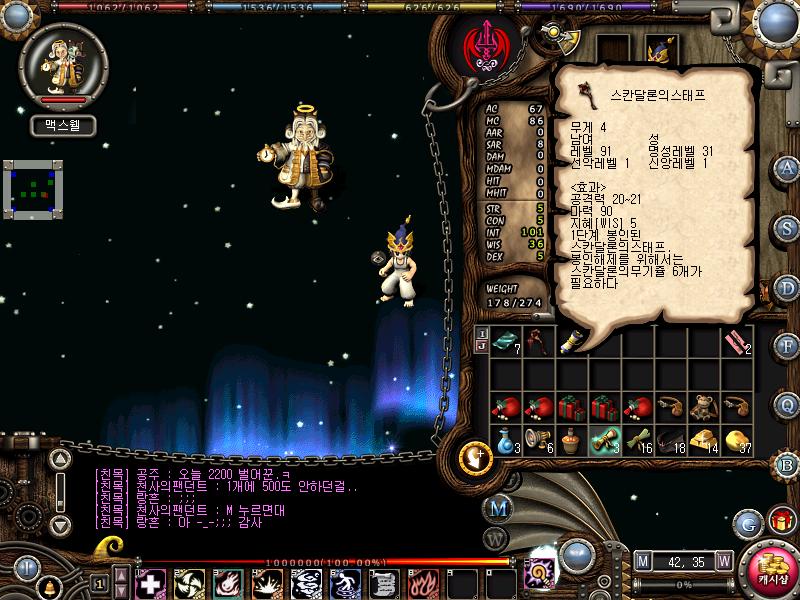The image size is (800, 600).
Task: Click the round G button
Action: click(x=747, y=522)
